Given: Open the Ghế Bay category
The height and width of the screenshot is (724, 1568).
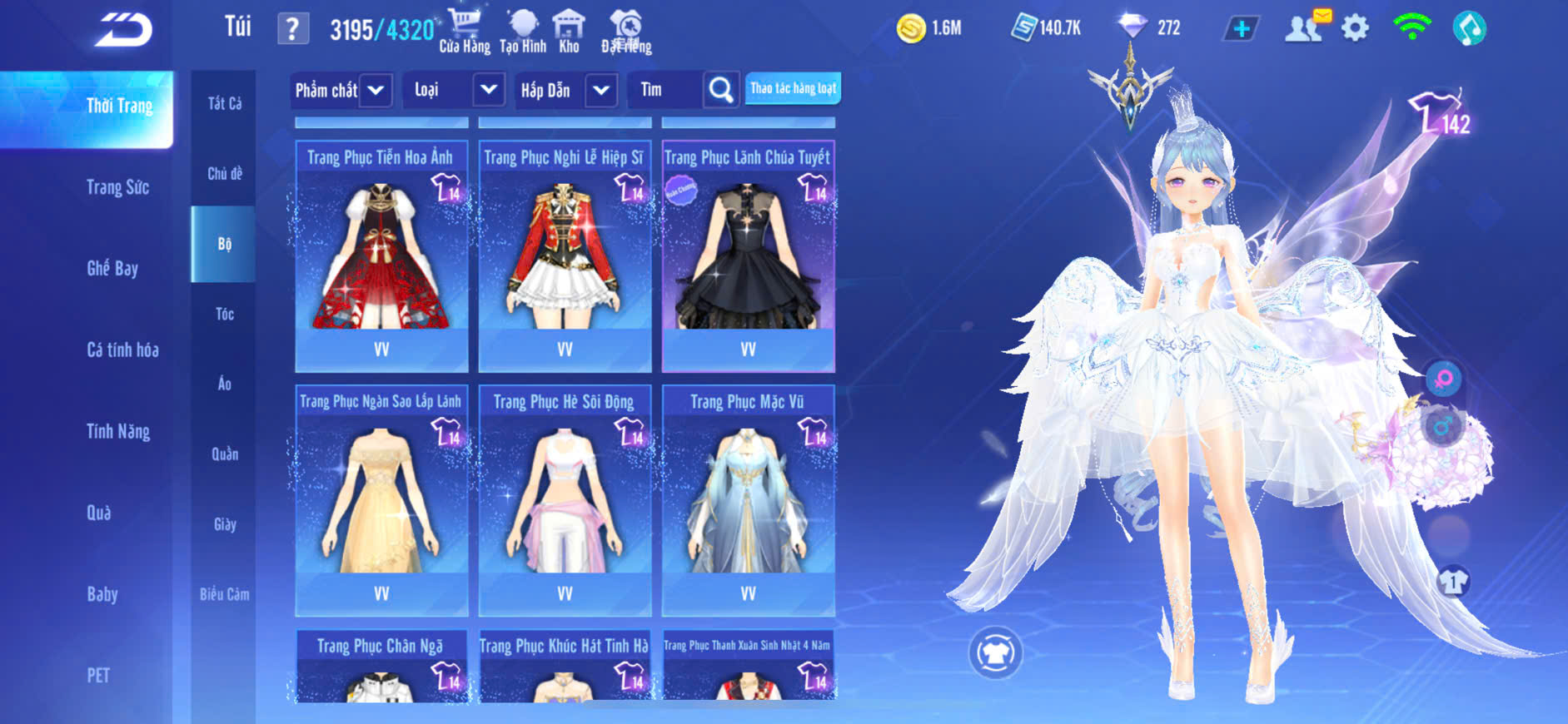Looking at the screenshot, I should click(112, 268).
